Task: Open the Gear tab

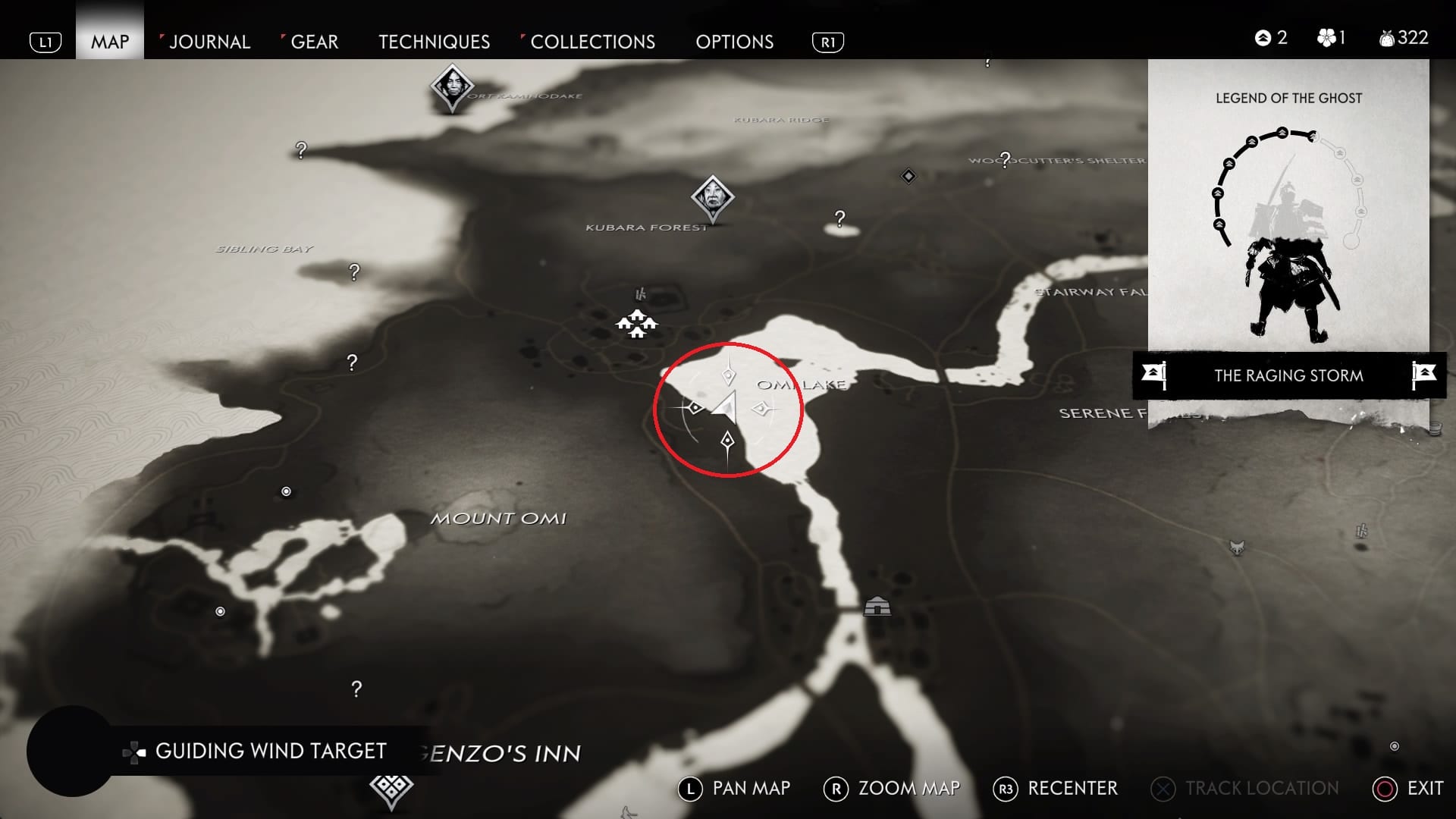Action: (x=314, y=42)
